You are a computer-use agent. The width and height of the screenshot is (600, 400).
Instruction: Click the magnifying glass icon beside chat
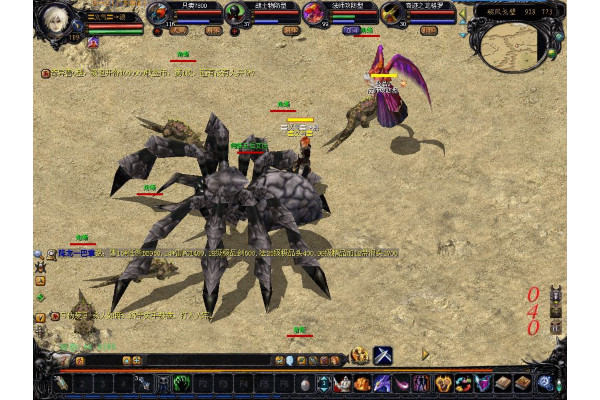coord(37,254)
